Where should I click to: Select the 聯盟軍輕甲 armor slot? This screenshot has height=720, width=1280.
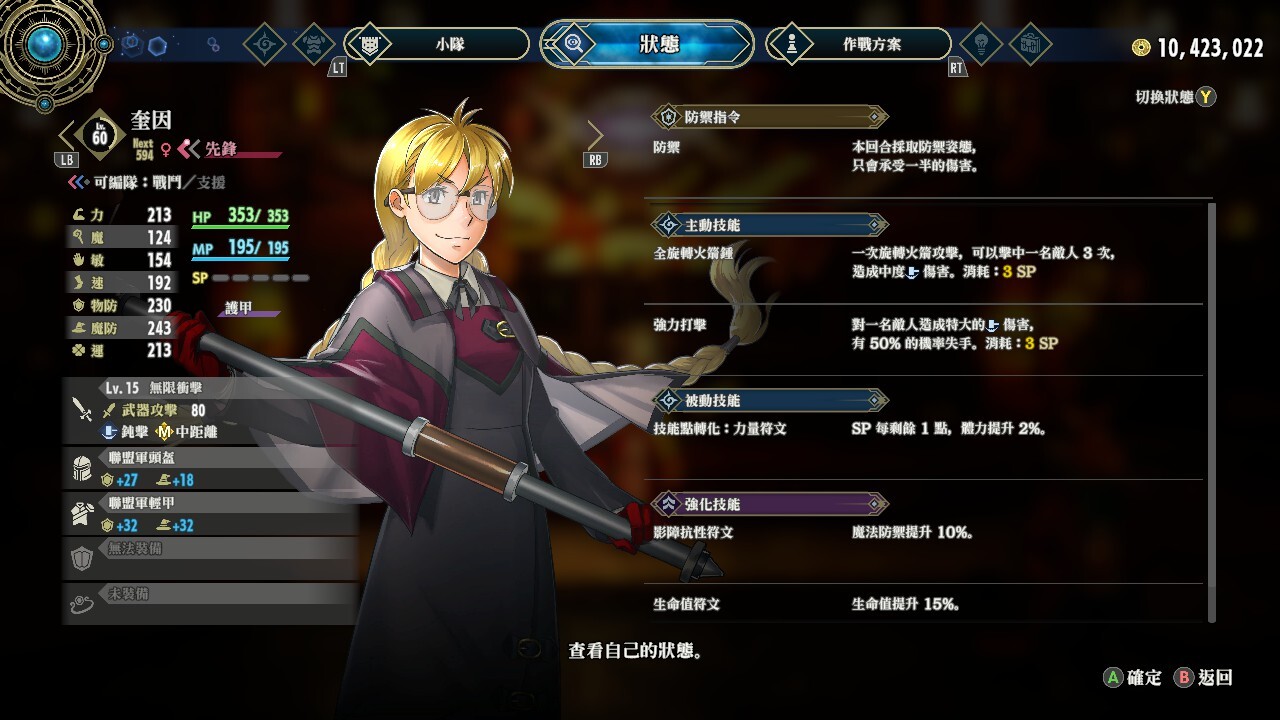click(210, 514)
